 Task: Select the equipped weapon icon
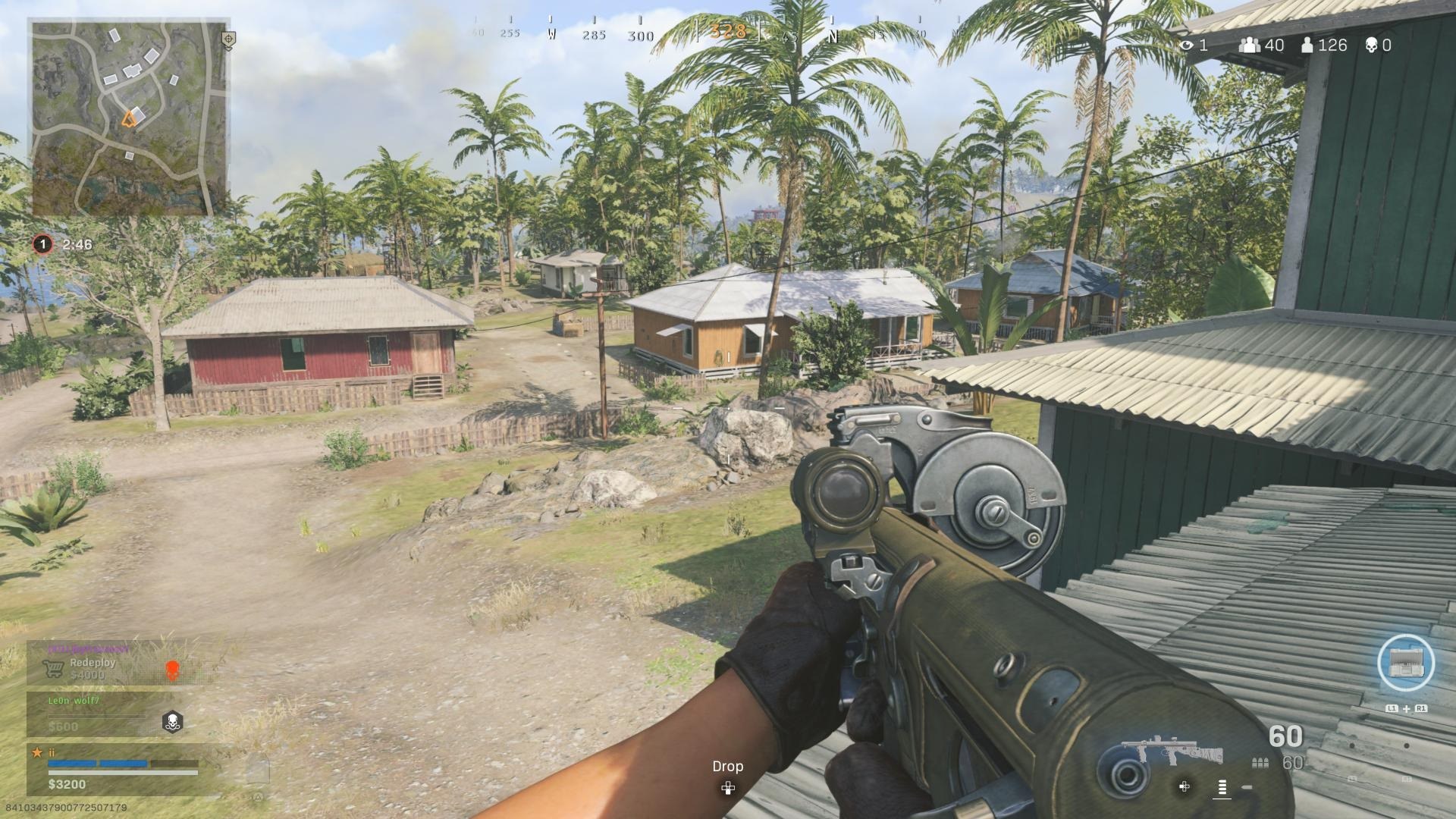[x=1172, y=750]
